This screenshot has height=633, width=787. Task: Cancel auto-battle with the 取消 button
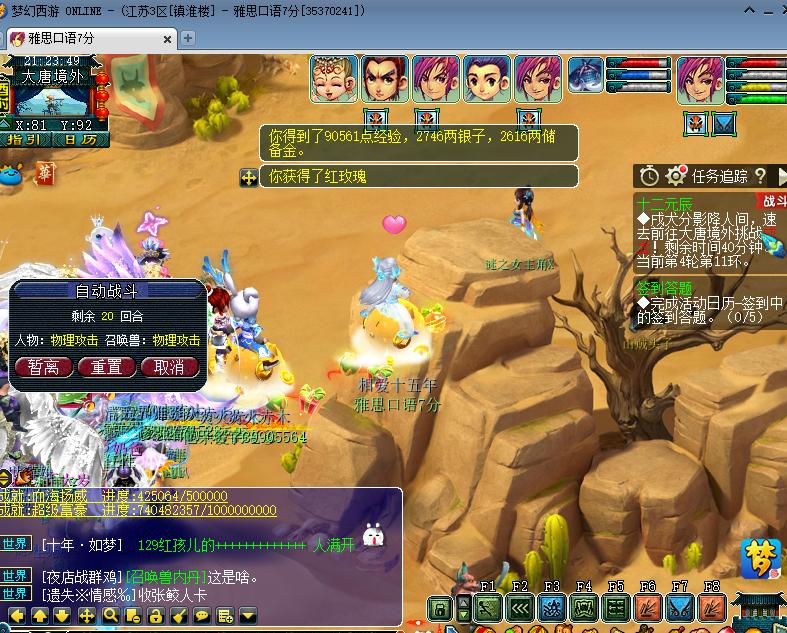(169, 367)
